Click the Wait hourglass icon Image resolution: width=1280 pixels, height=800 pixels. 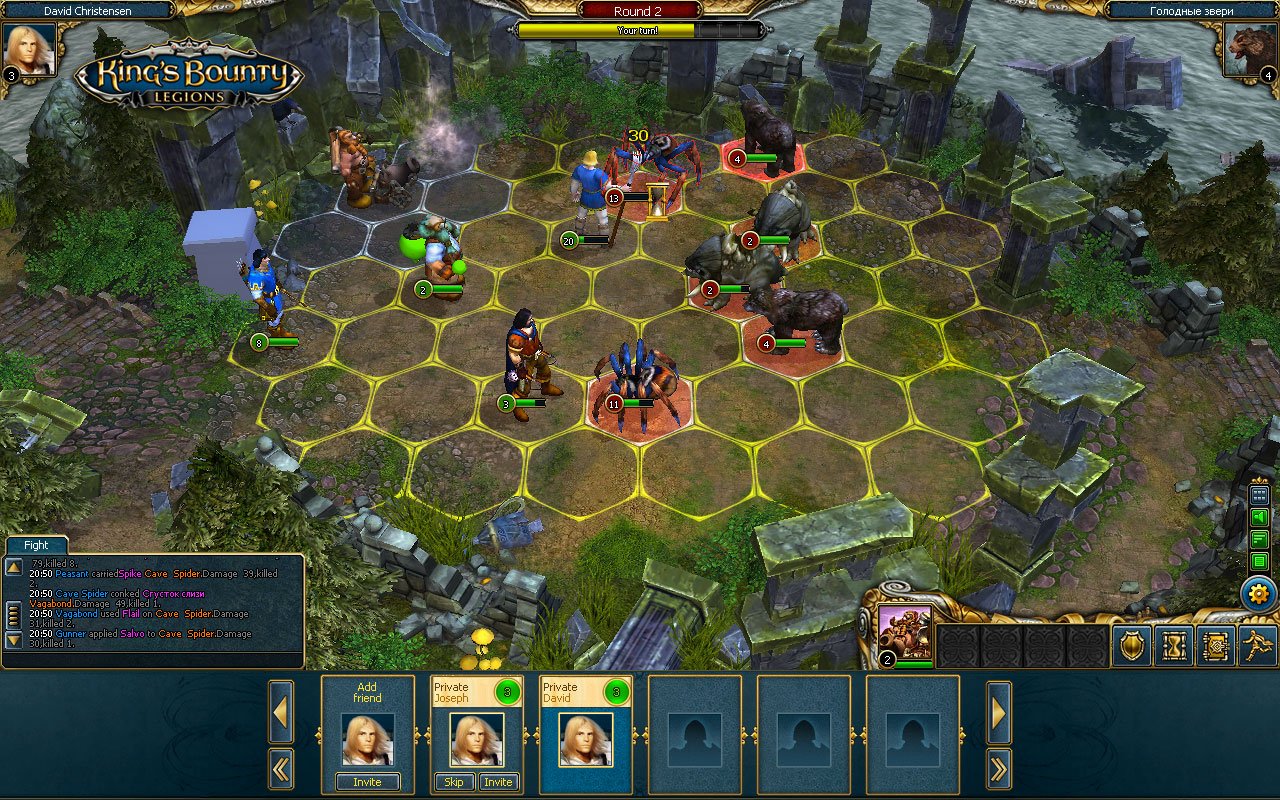1173,646
